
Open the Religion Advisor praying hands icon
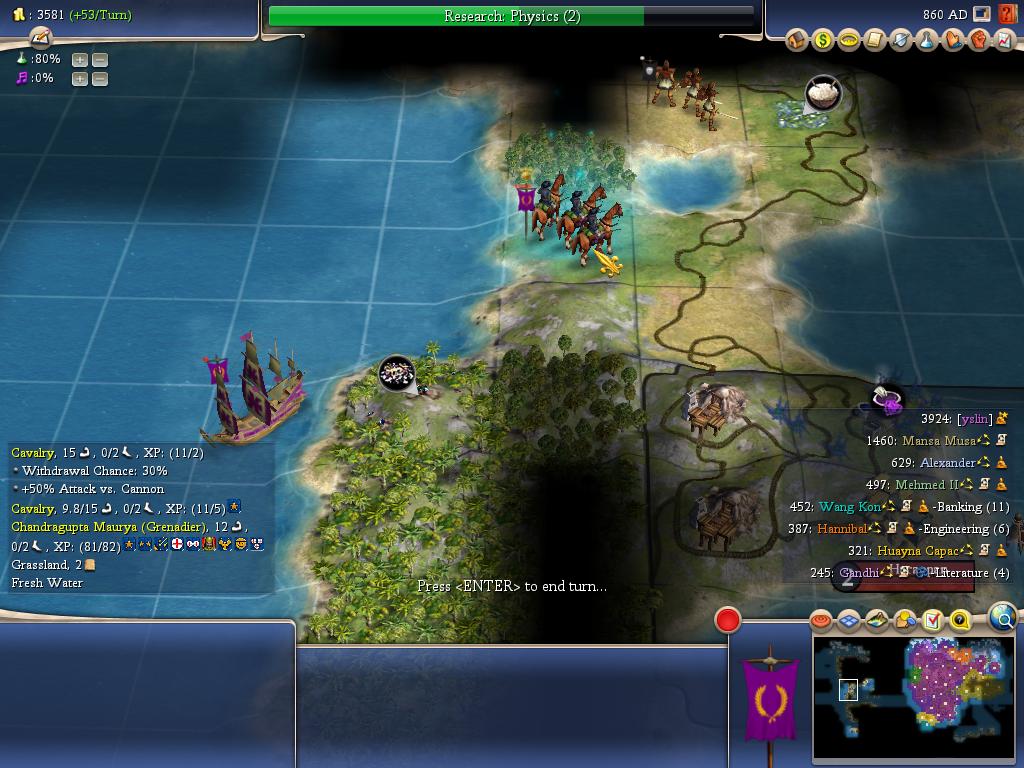pos(953,40)
